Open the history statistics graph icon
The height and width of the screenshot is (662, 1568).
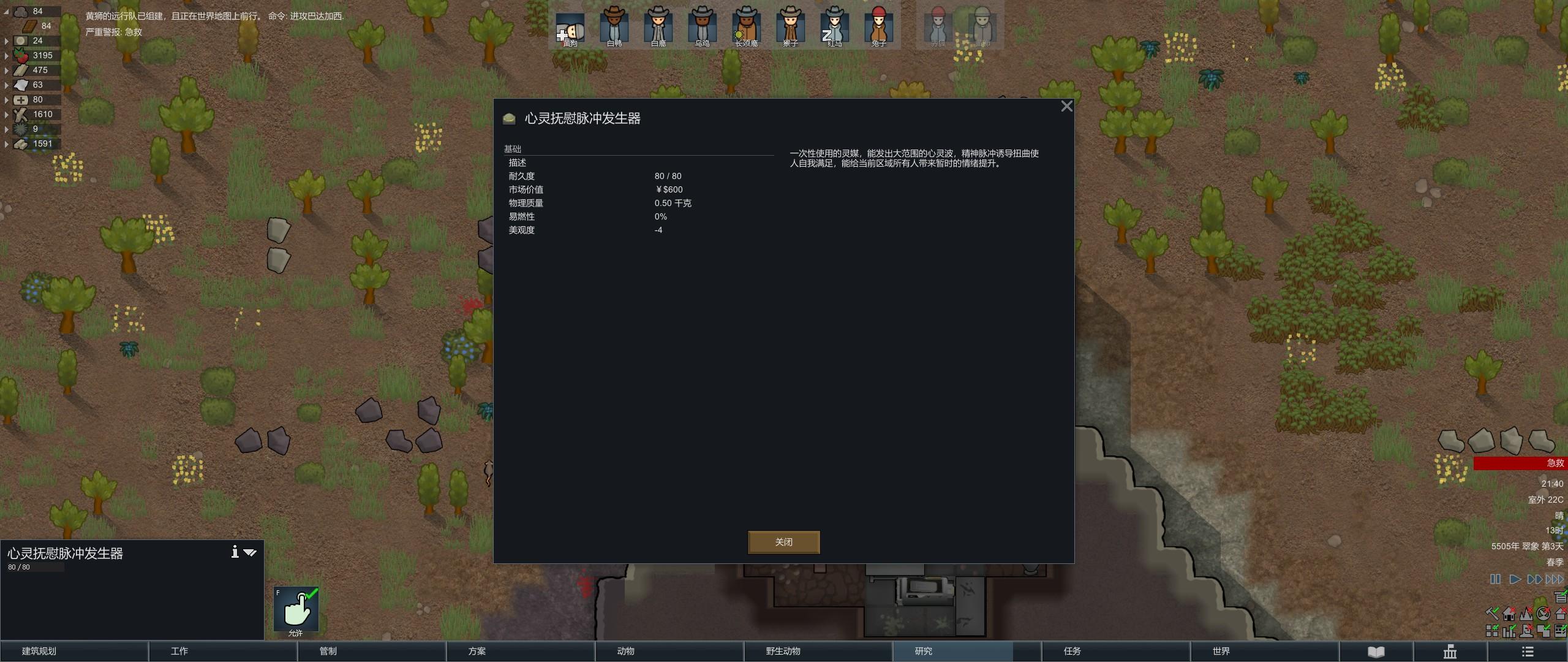coord(1450,651)
